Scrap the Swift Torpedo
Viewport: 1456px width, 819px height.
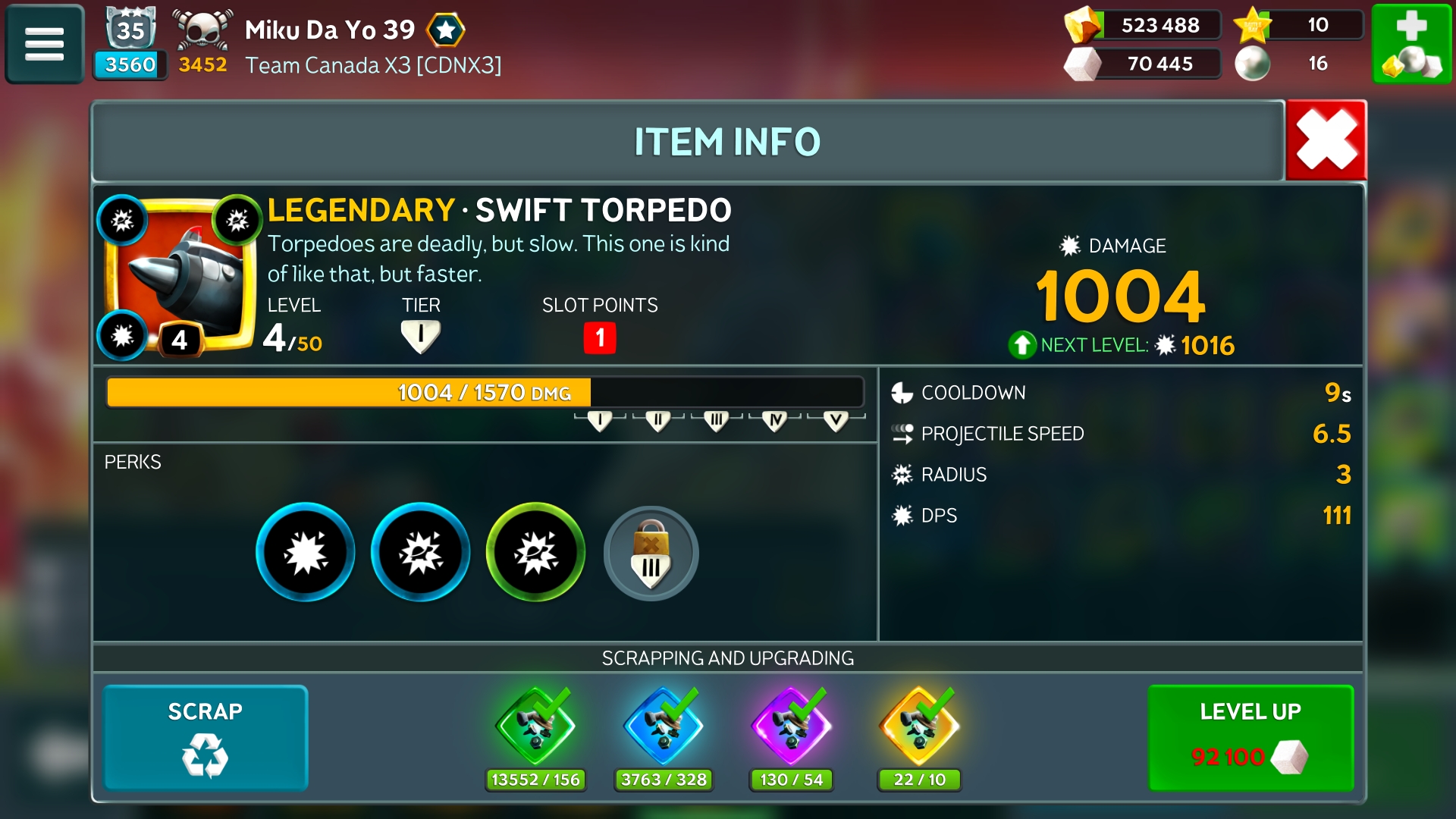coord(205,737)
